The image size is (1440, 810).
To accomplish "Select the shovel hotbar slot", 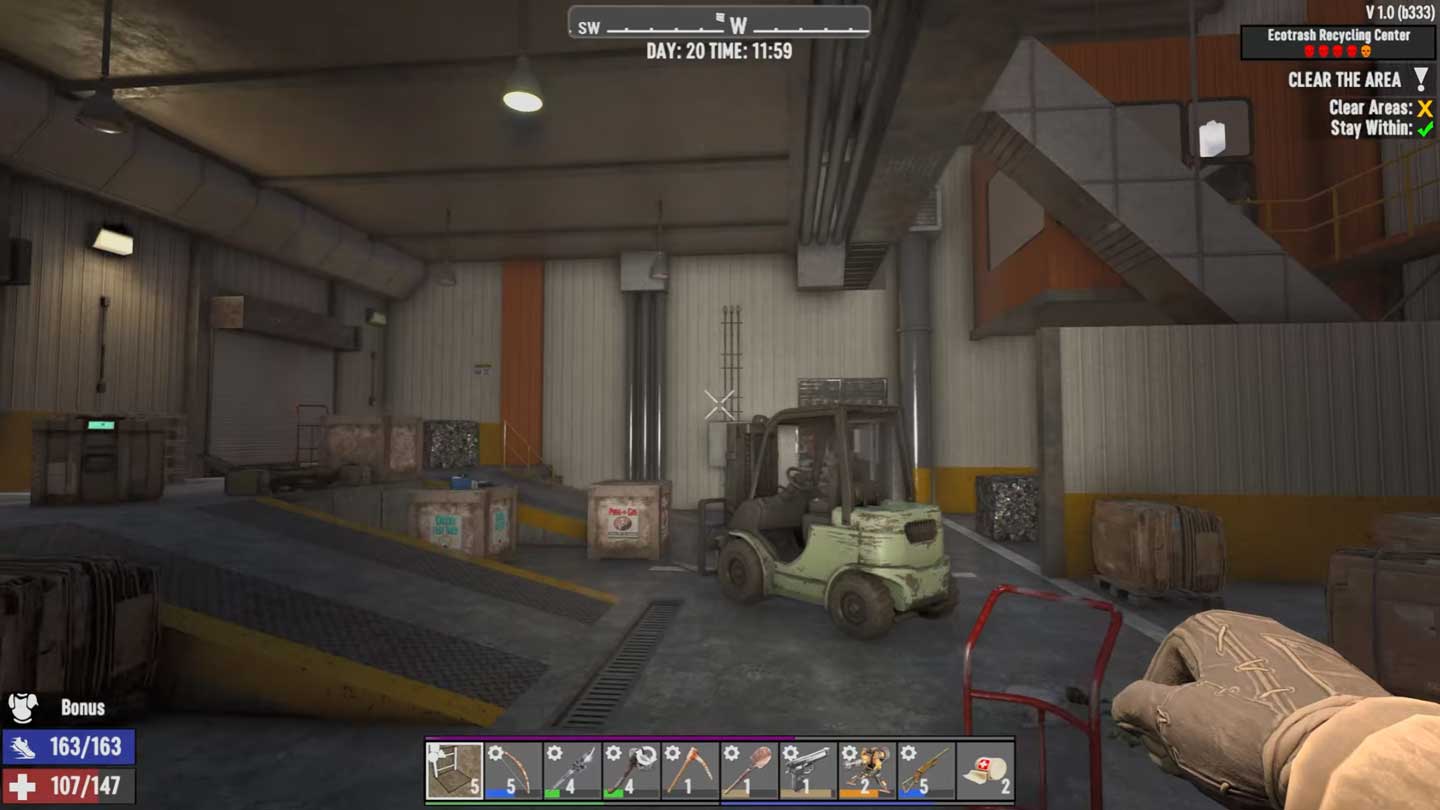I will point(749,770).
